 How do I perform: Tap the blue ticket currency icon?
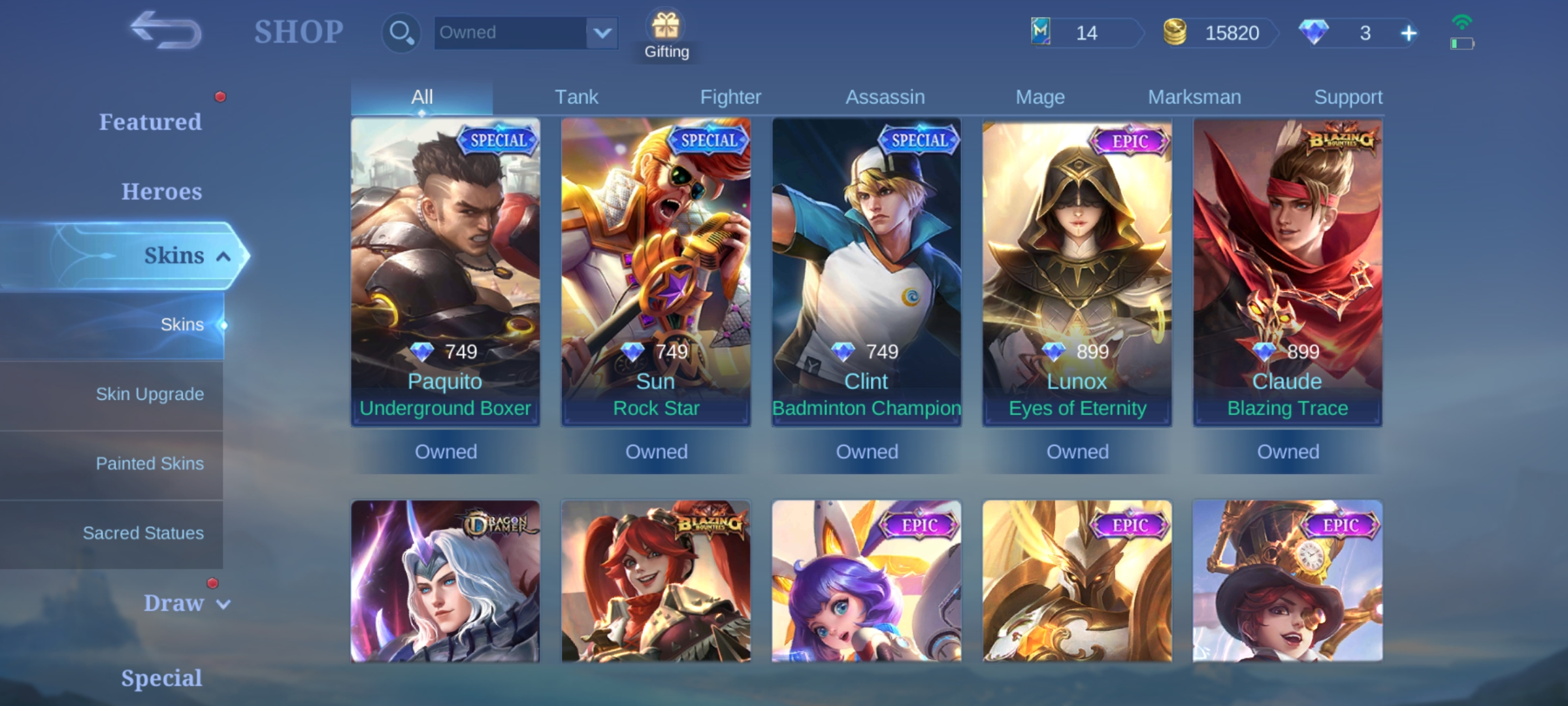pos(1040,33)
